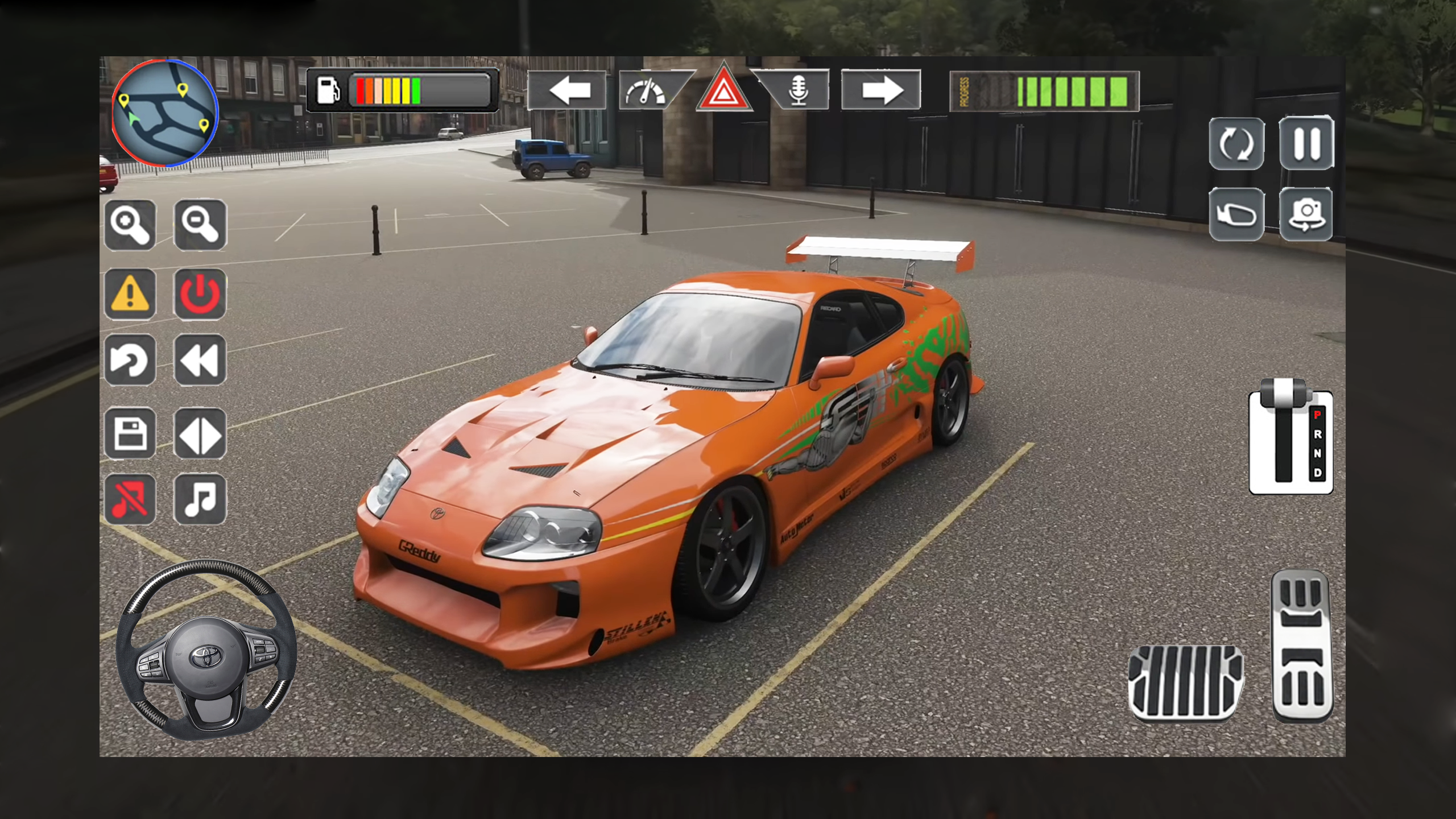Click the yellow warning triangle button
This screenshot has width=1456, height=819.
[130, 294]
